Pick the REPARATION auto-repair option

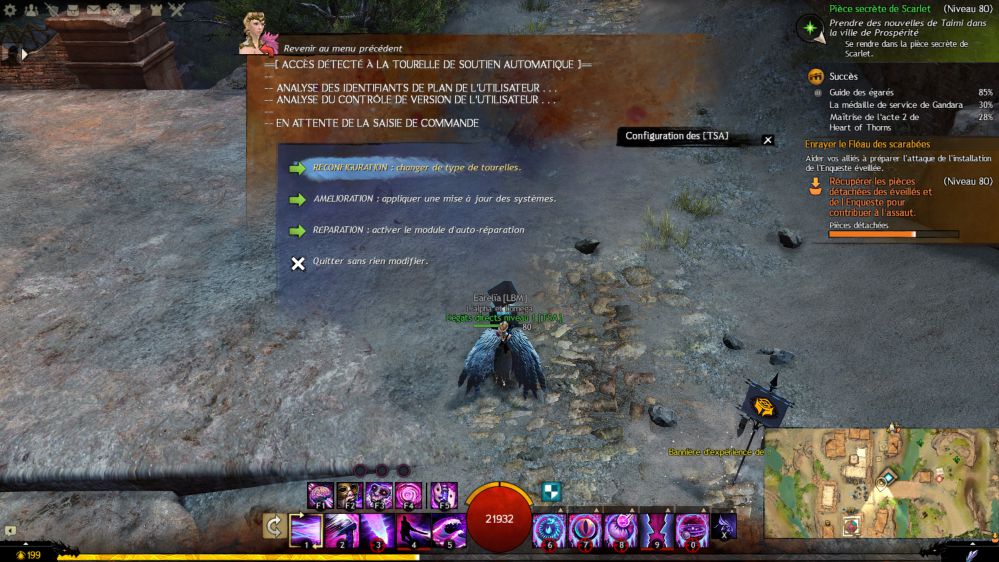click(x=418, y=230)
